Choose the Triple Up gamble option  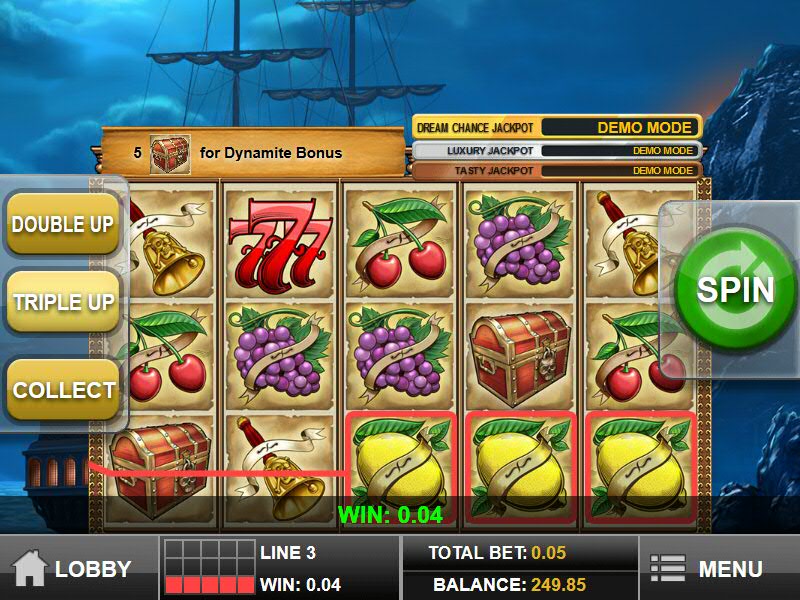(62, 302)
